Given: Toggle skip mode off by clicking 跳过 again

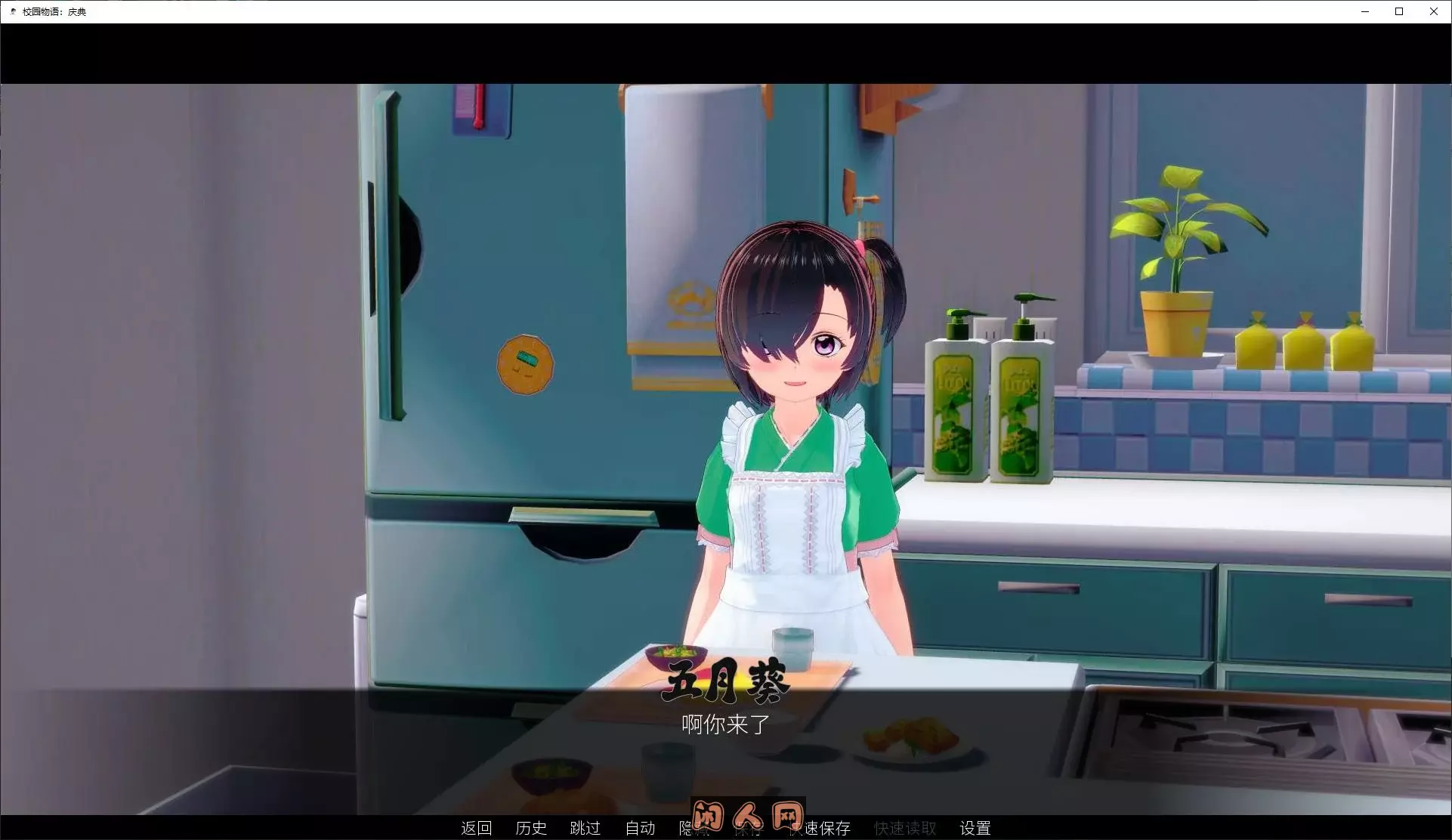Looking at the screenshot, I should [x=585, y=828].
